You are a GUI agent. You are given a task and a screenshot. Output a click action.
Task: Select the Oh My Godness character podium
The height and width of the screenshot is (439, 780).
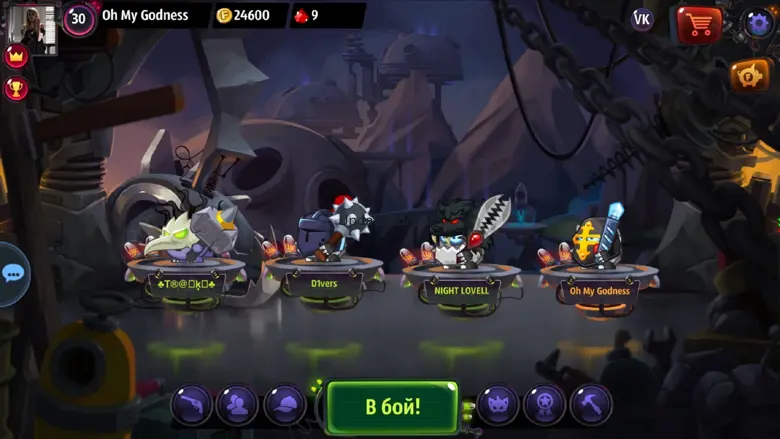point(599,290)
